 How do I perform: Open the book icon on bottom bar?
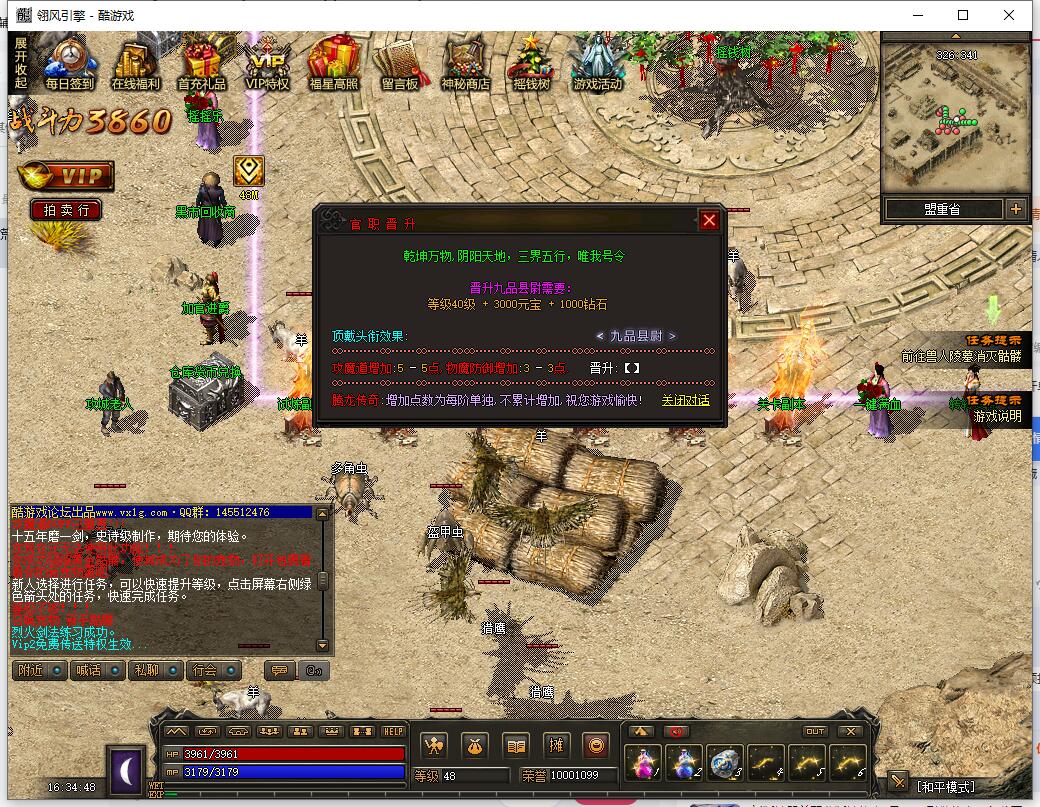pos(515,745)
